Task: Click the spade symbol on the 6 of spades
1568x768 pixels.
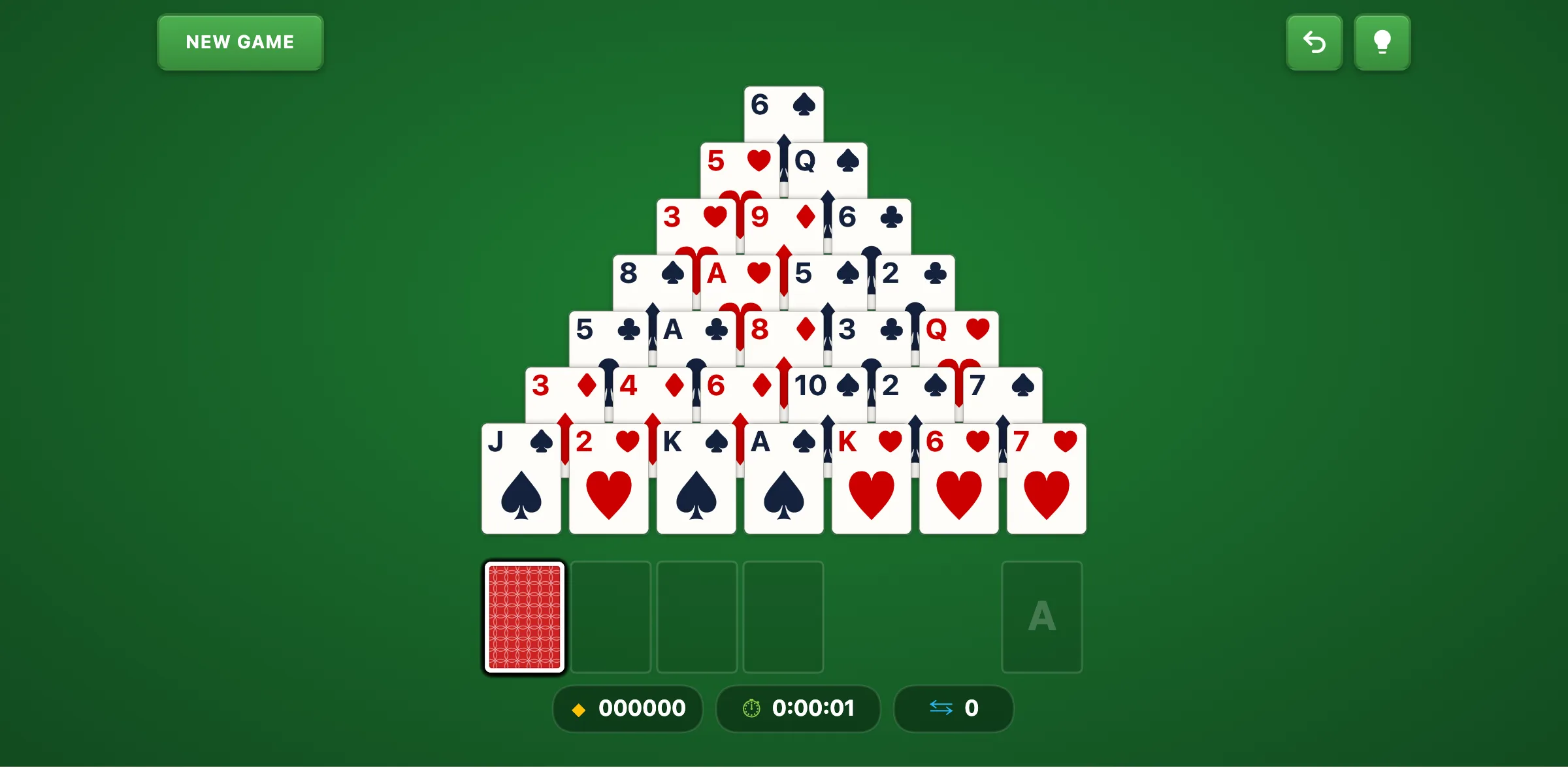Action: pos(802,104)
